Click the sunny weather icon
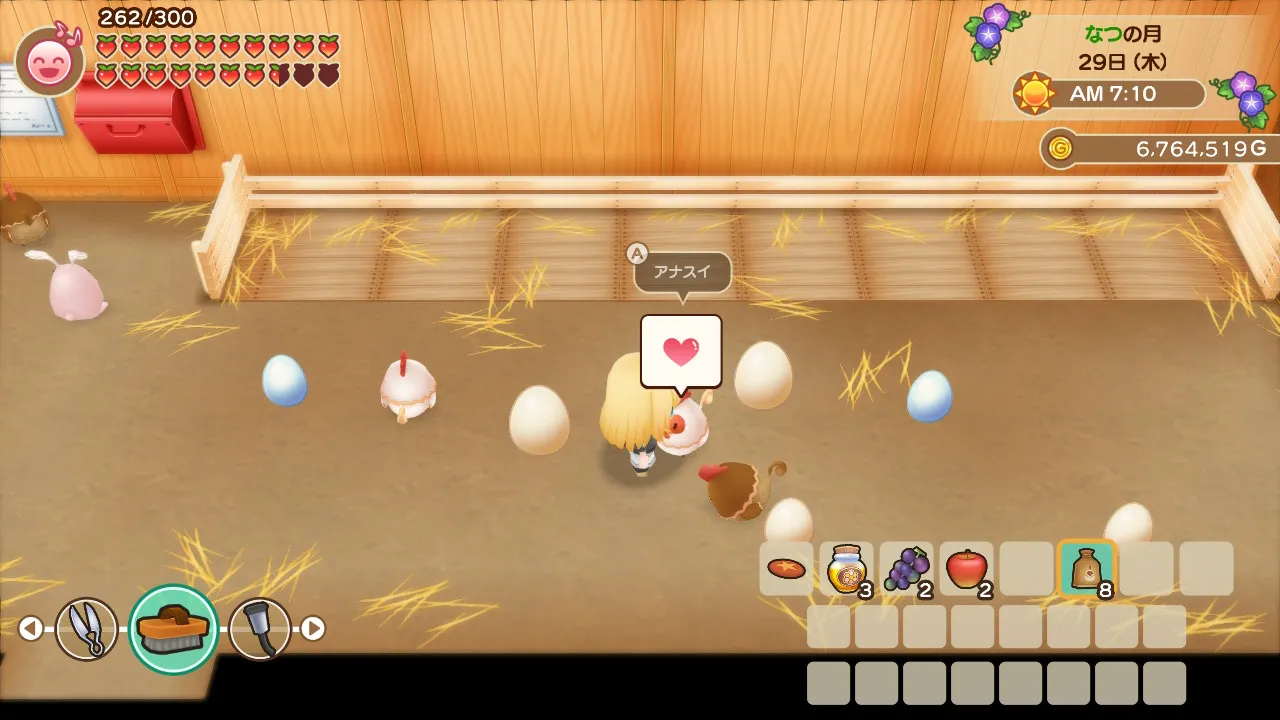Image resolution: width=1280 pixels, height=720 pixels. (x=1034, y=94)
